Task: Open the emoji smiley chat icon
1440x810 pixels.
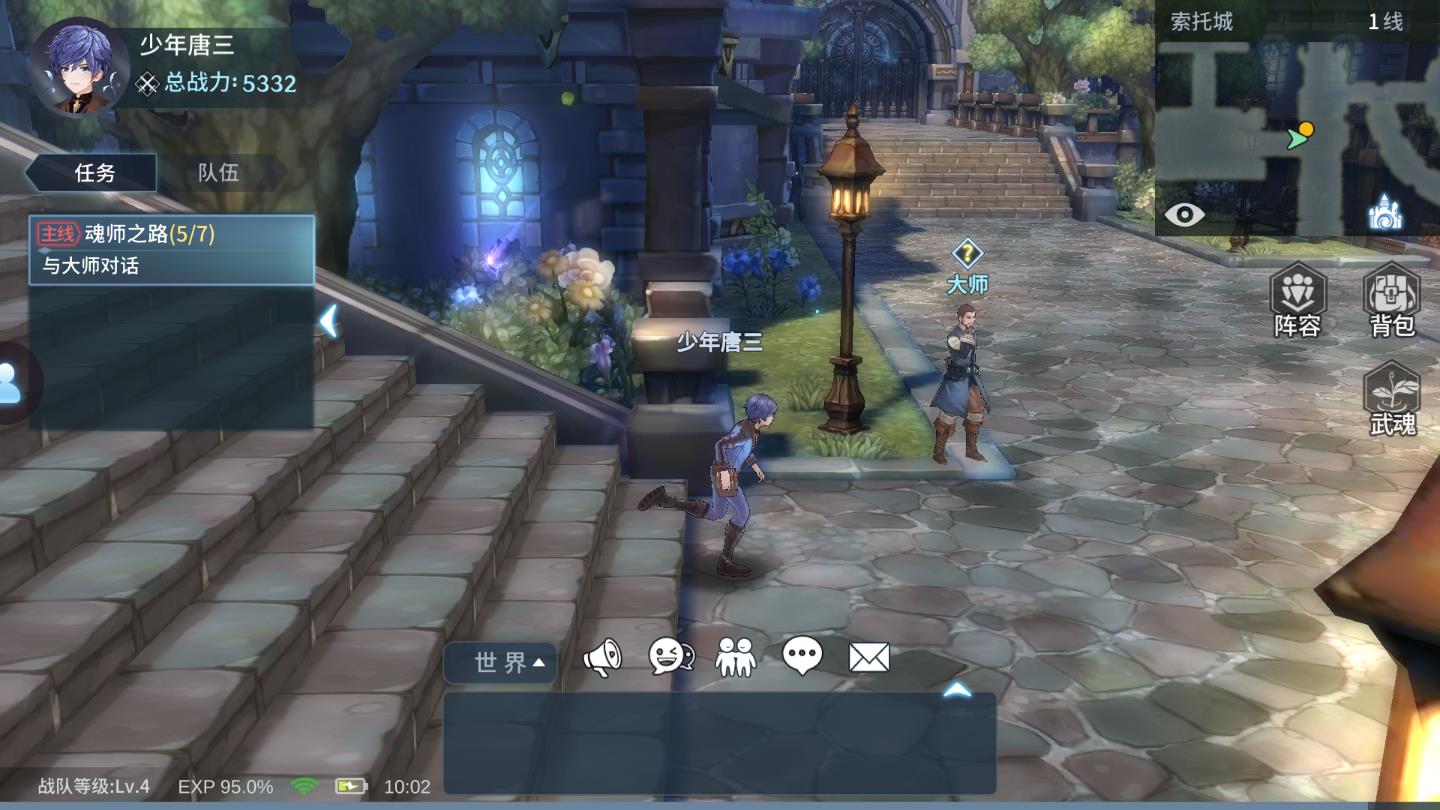Action: pos(671,657)
